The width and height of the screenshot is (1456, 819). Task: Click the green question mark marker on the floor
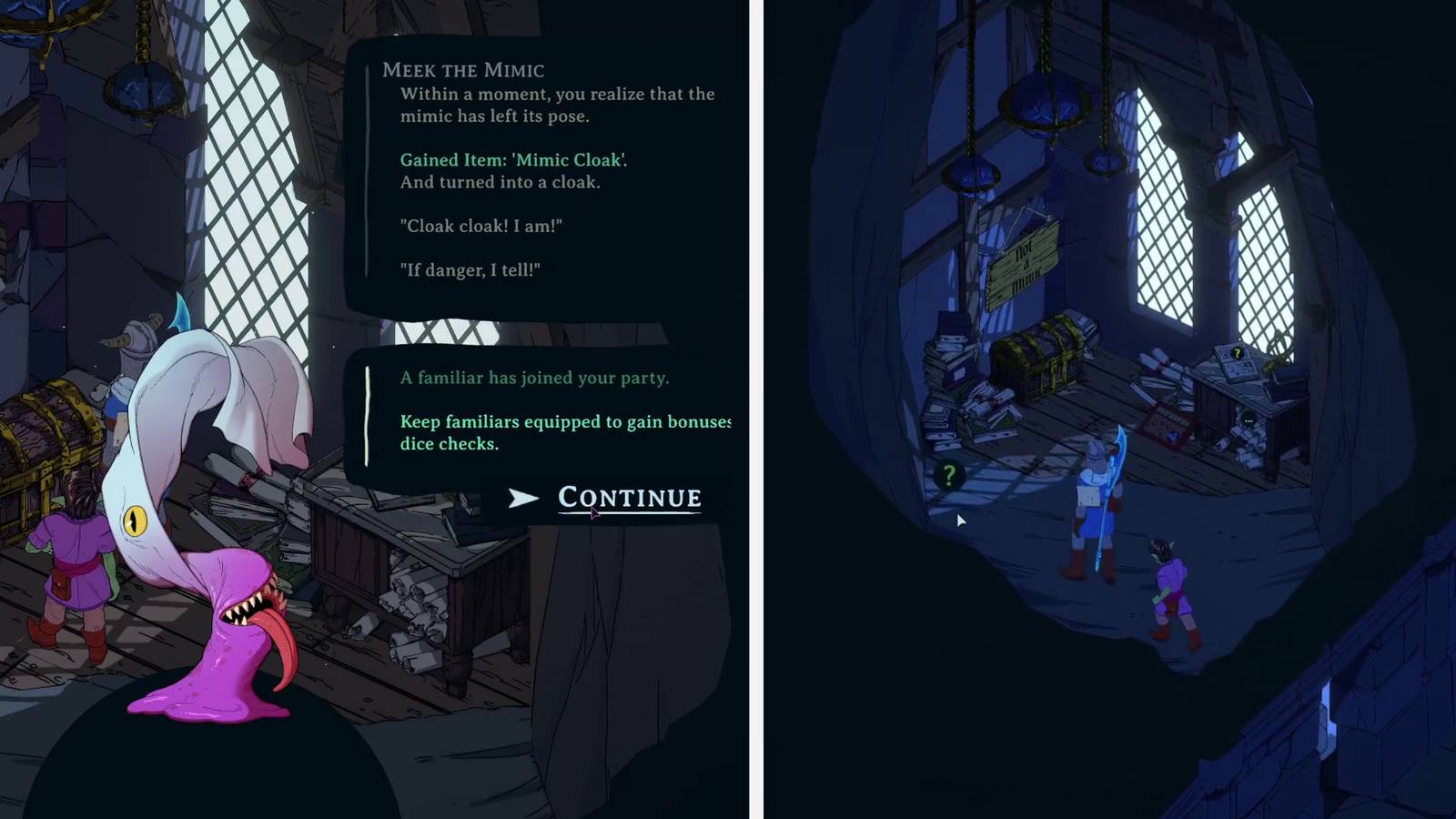[949, 477]
